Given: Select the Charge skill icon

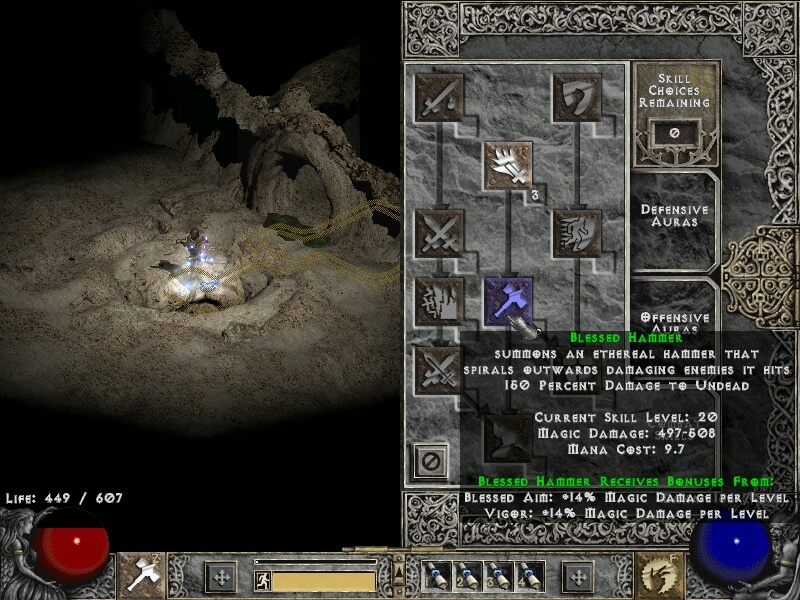Looking at the screenshot, I should point(576,233).
